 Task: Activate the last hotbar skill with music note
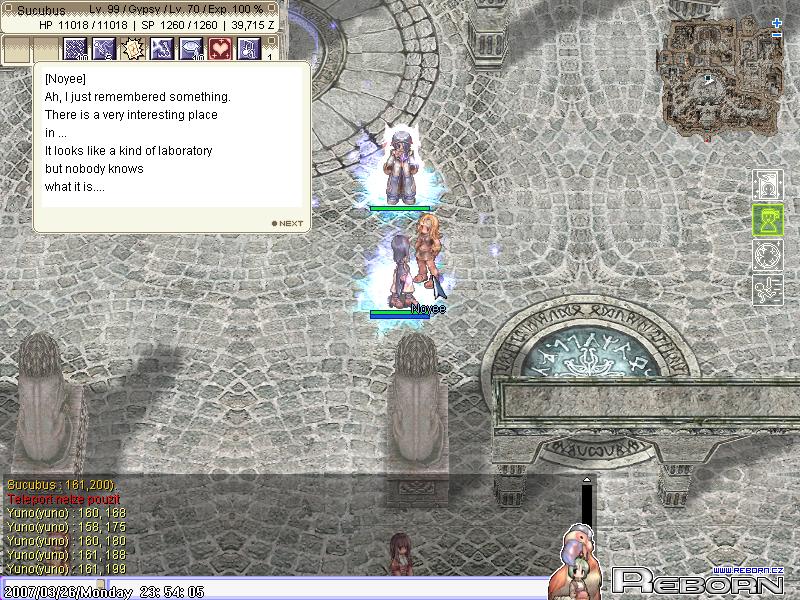tap(248, 48)
